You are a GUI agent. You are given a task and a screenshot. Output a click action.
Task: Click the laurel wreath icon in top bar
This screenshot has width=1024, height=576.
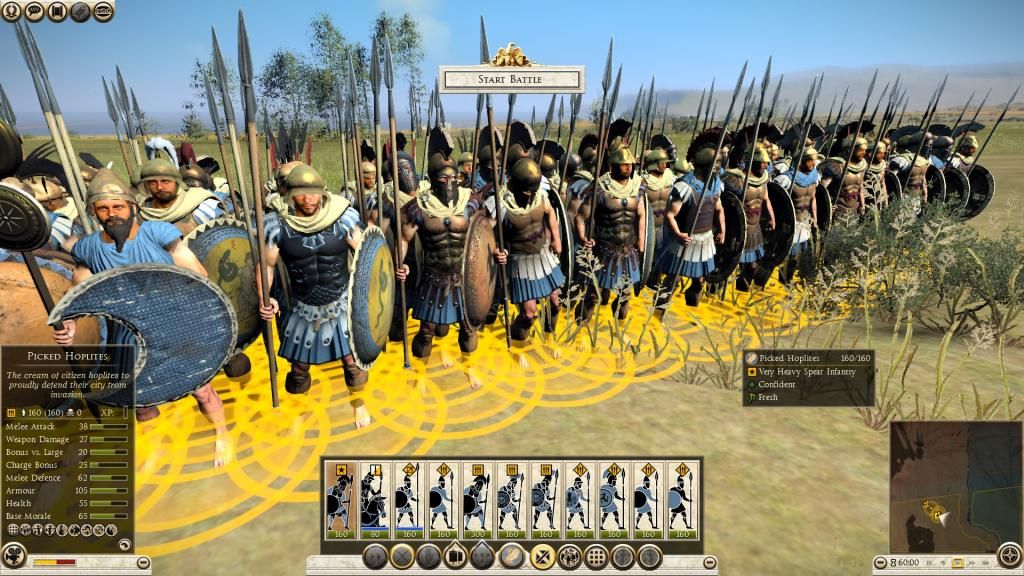click(11, 12)
